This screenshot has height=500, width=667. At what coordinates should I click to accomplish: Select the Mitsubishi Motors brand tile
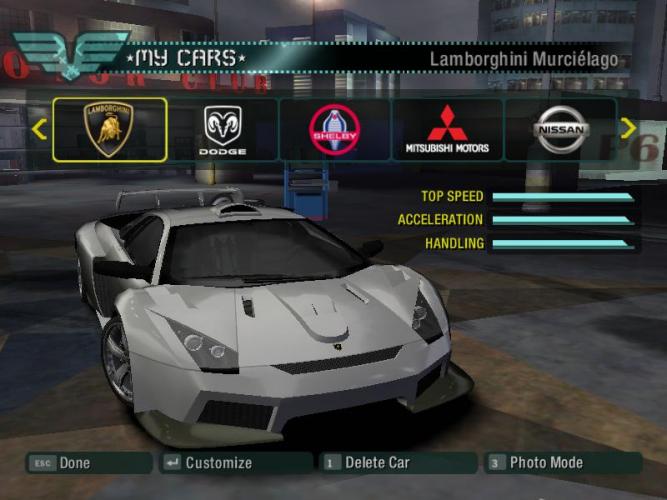[447, 129]
